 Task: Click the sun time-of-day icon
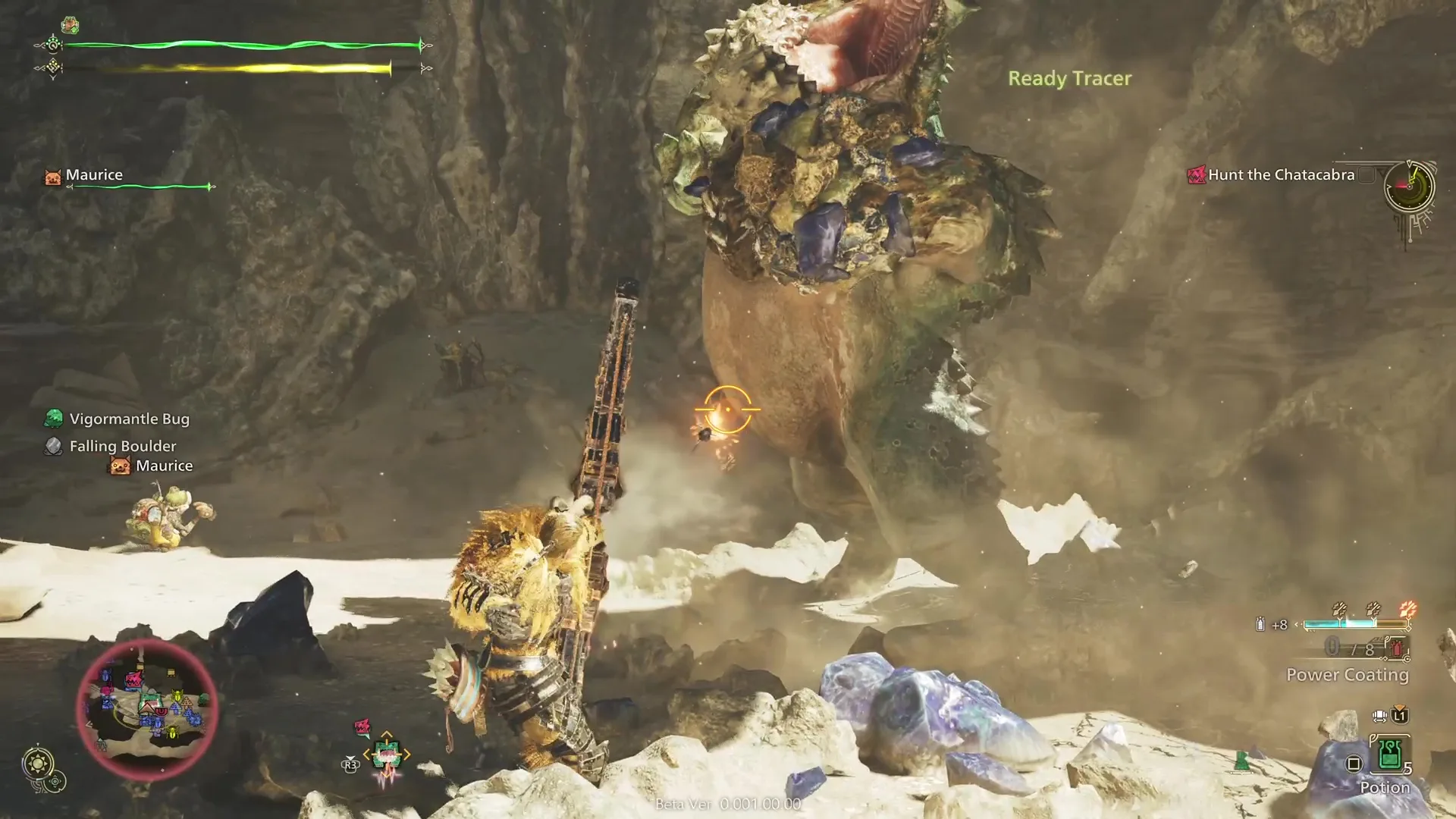point(37,762)
